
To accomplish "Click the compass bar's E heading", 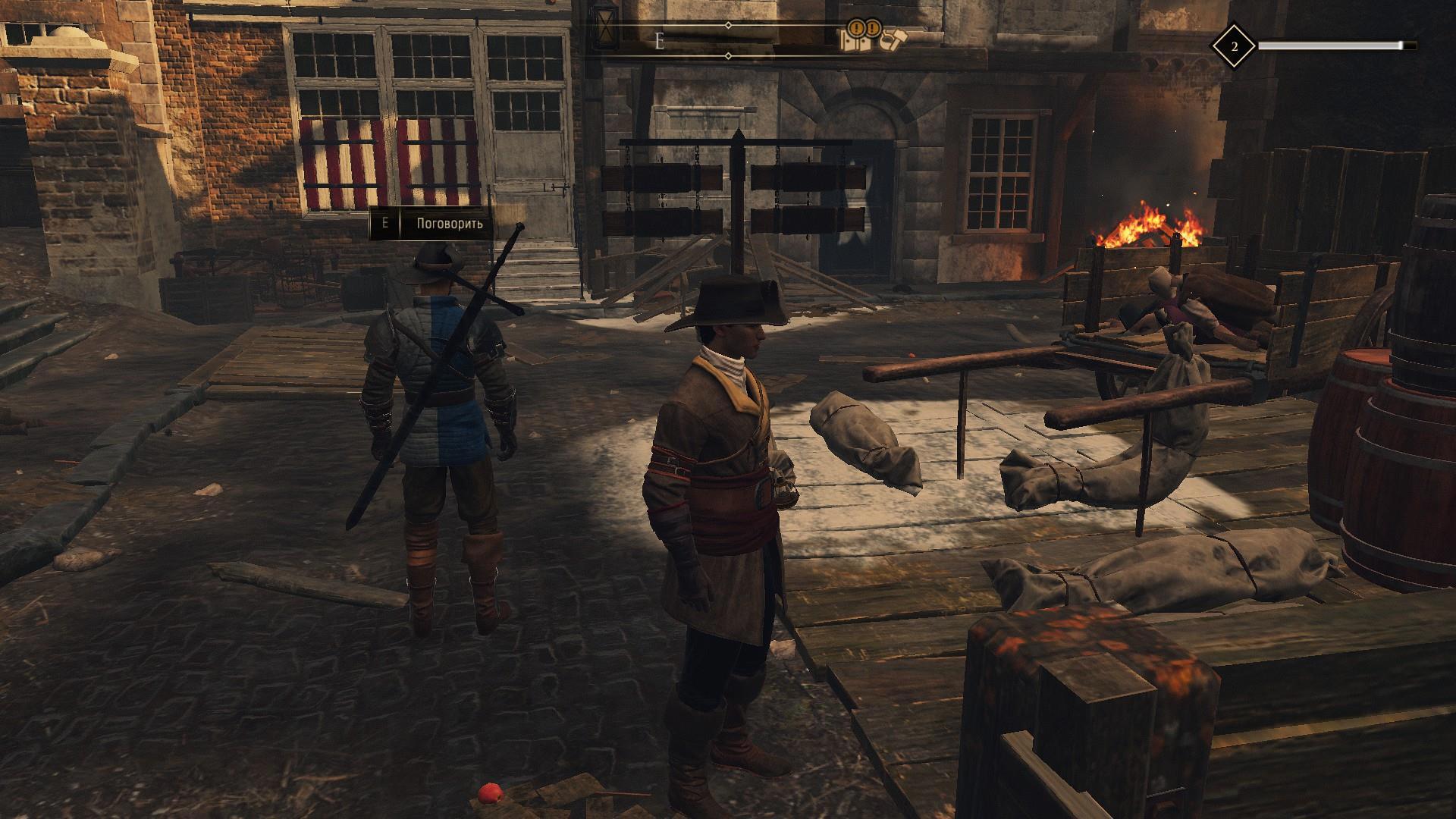I will (659, 42).
